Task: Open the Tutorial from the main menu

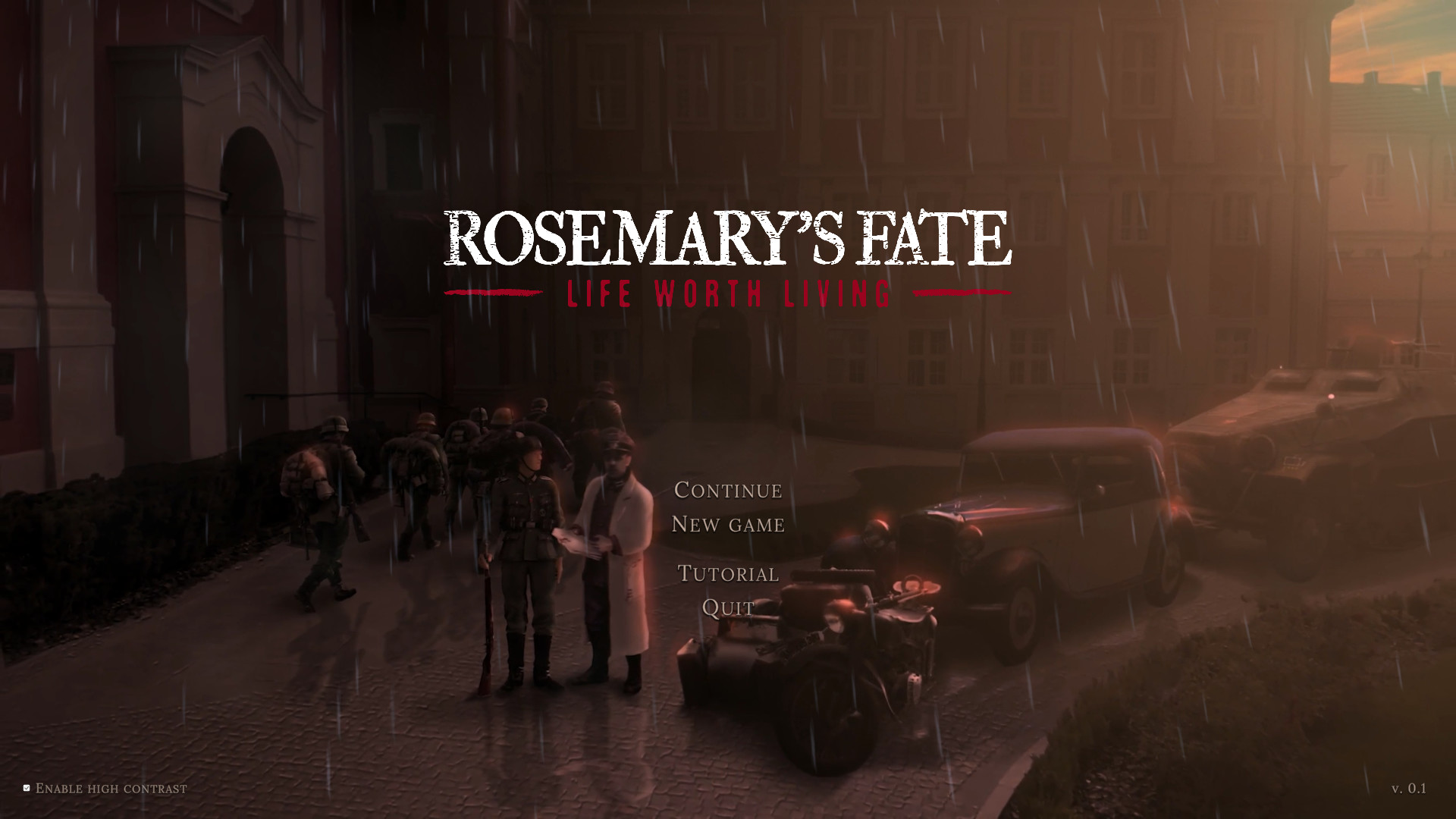Action: [x=727, y=575]
